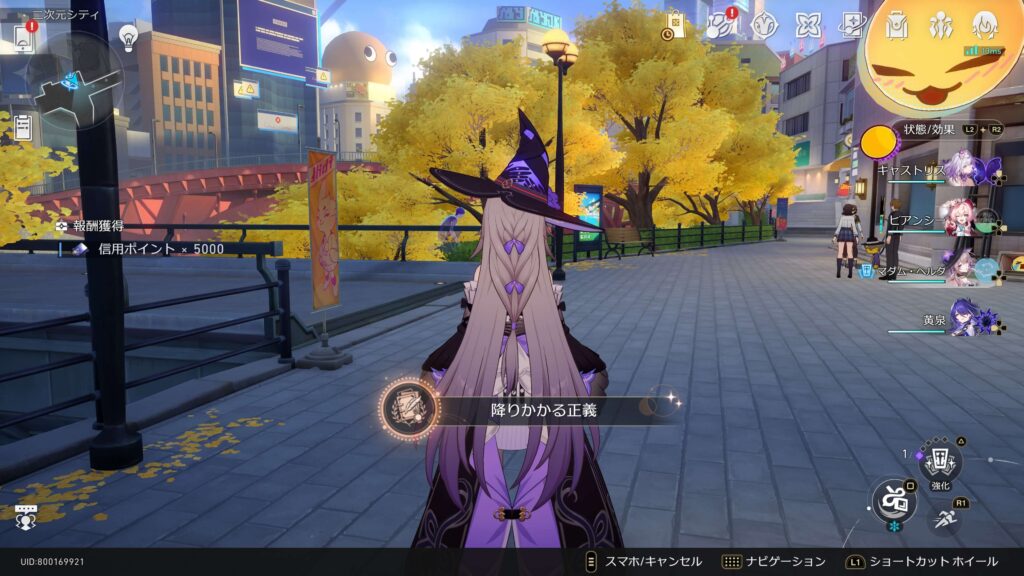This screenshot has height=576, width=1024.
Task: Open the chat bubble icon at bottom-left
Action: point(25,518)
